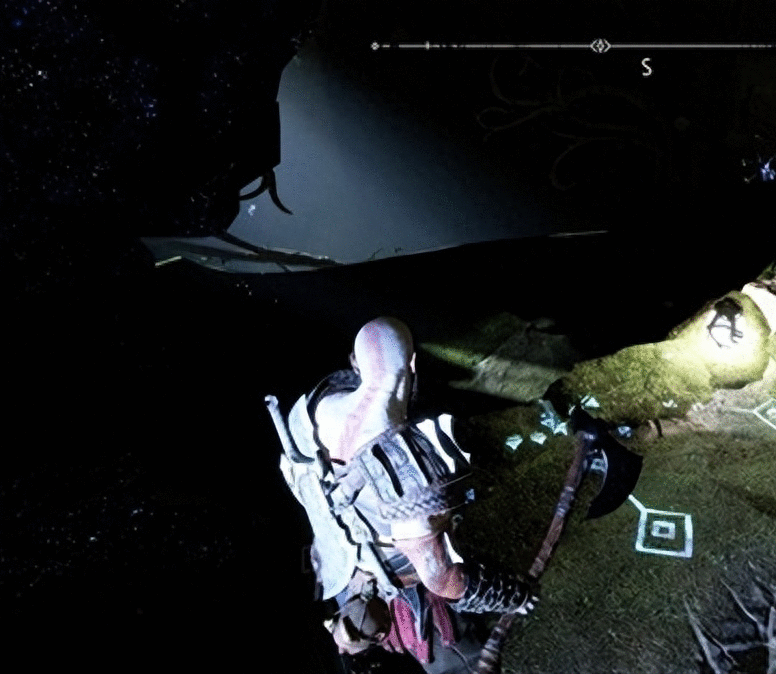776x674 pixels.
Task: Select the S heading on the compass bar
Action: tap(646, 68)
